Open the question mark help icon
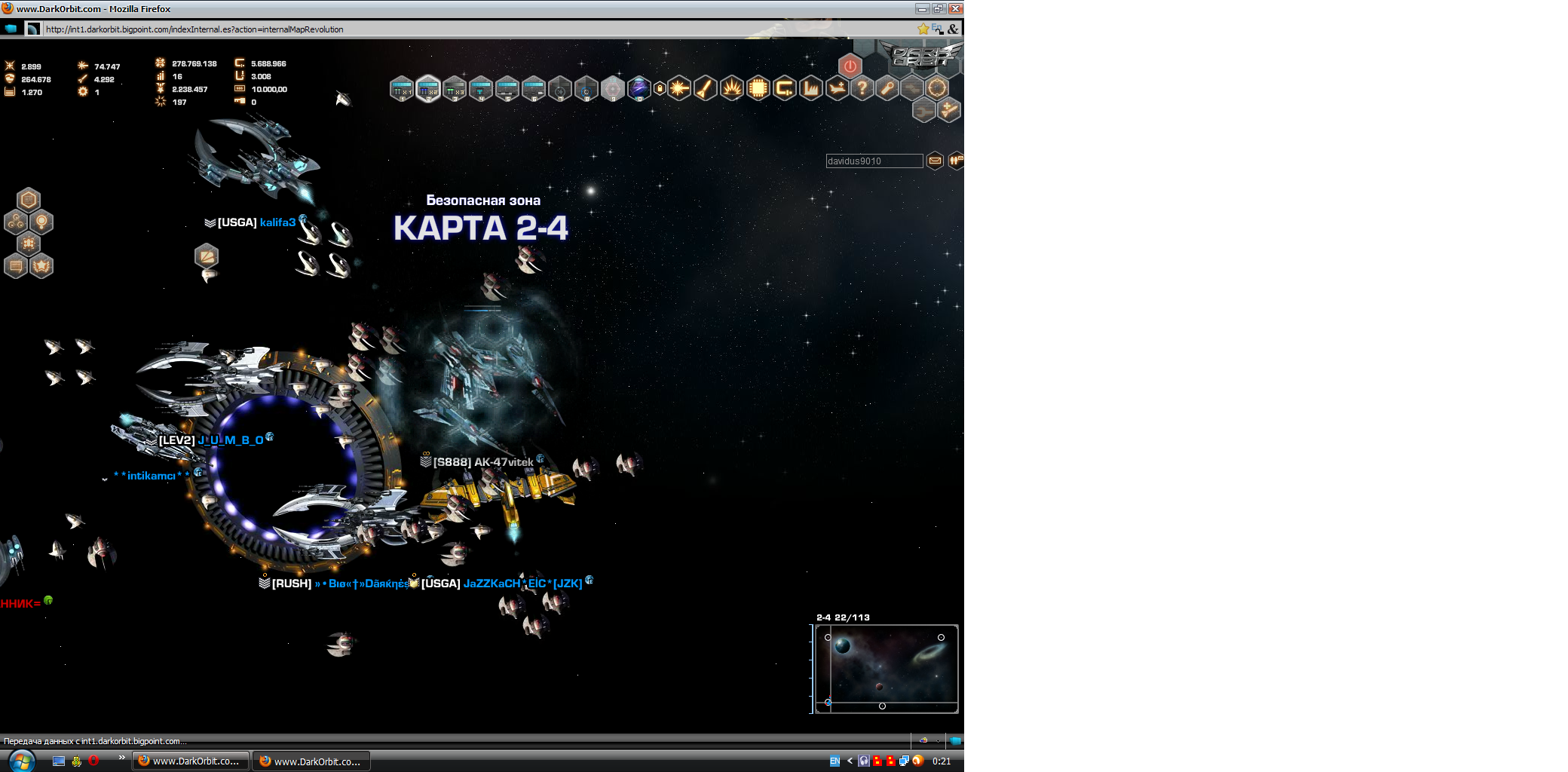 click(x=862, y=88)
